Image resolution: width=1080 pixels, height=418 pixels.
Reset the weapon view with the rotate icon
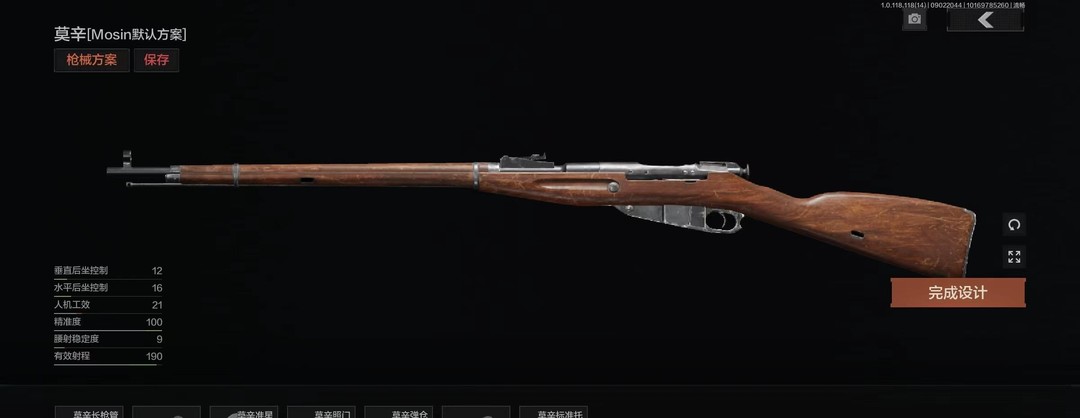[1014, 225]
